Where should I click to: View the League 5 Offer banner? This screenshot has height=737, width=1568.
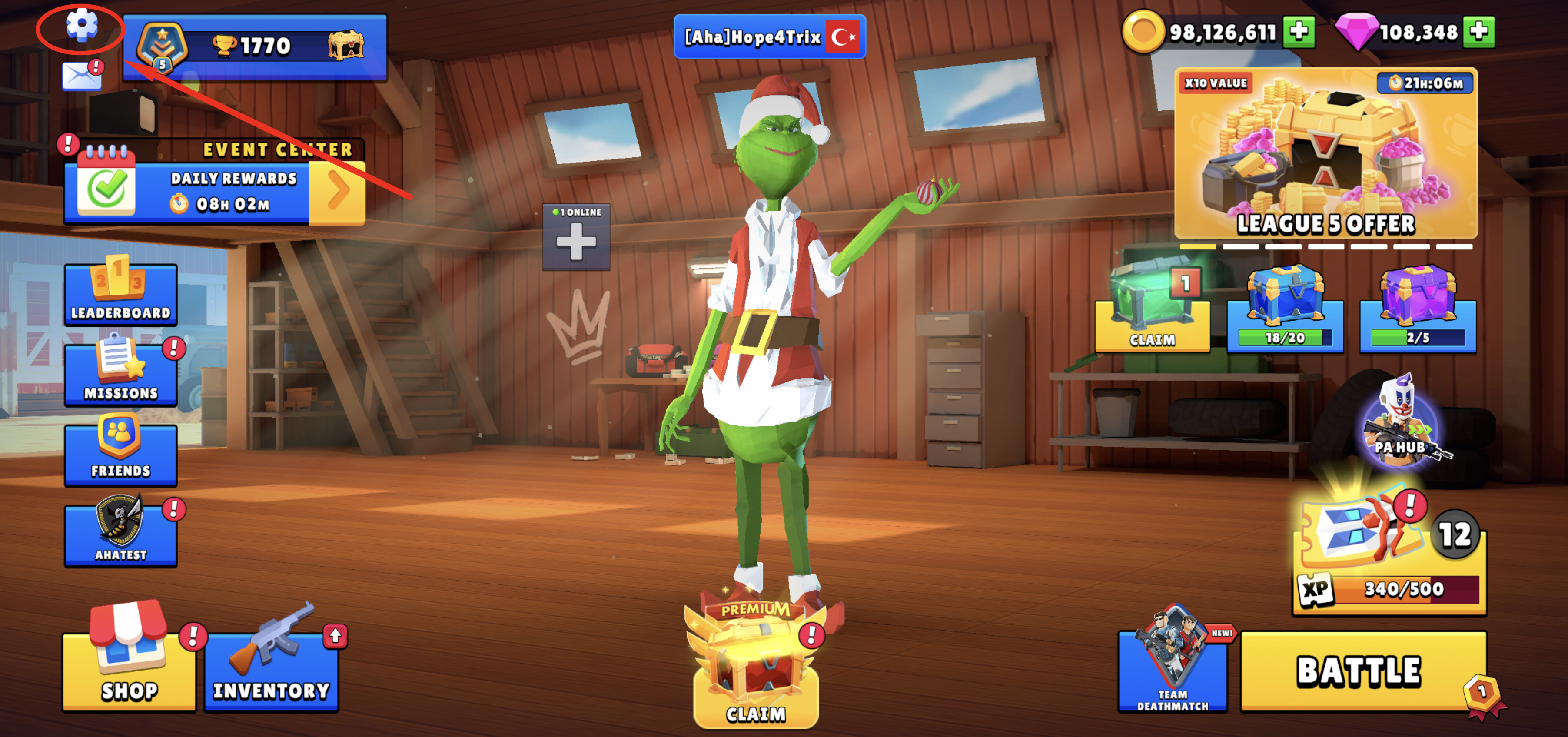click(x=1326, y=155)
